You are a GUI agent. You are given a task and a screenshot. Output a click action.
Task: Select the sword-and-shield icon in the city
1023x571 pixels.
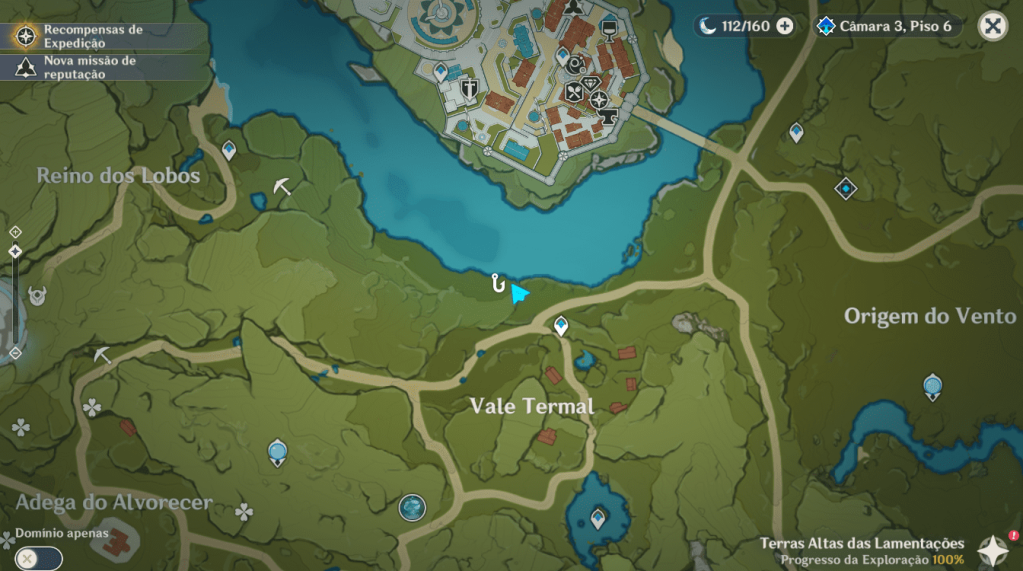tap(468, 89)
